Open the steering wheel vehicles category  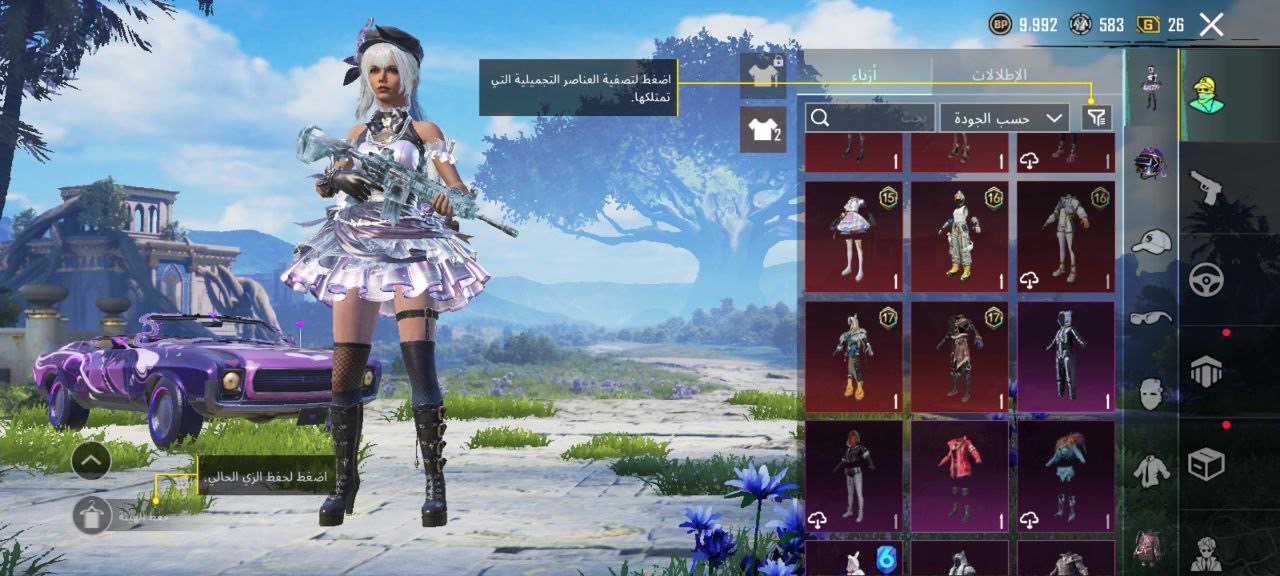[1206, 279]
